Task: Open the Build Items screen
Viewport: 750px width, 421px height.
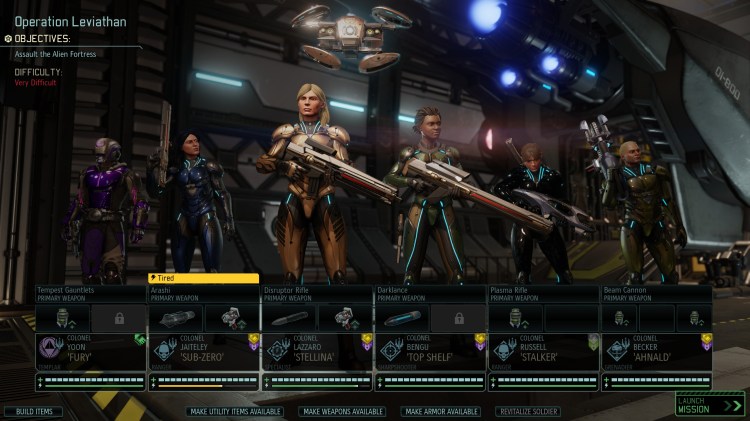Action: click(x=33, y=411)
